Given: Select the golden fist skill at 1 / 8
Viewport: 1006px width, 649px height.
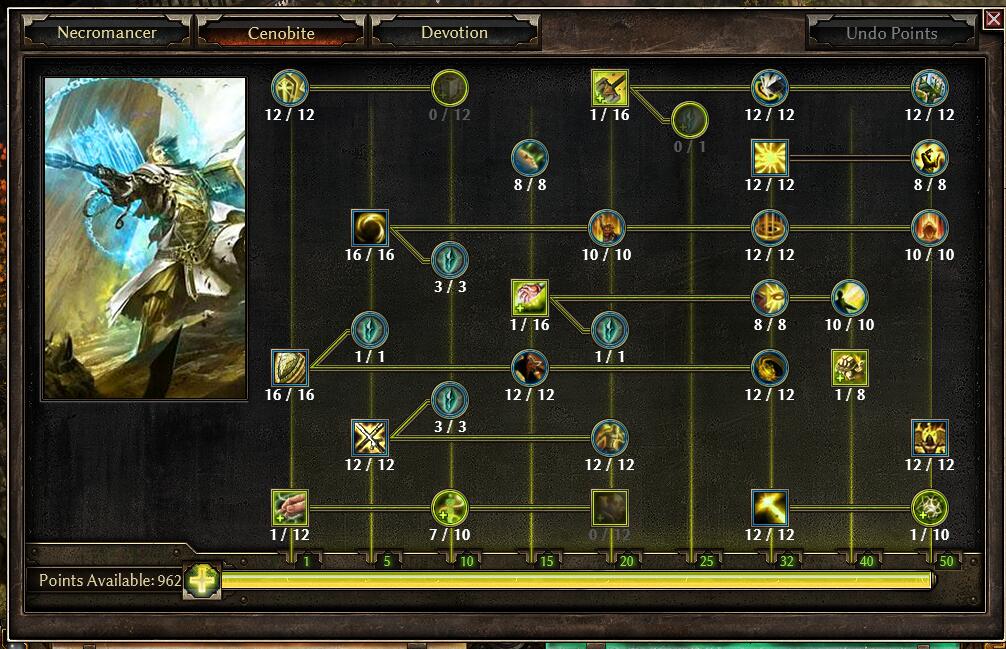Looking at the screenshot, I should point(850,368).
